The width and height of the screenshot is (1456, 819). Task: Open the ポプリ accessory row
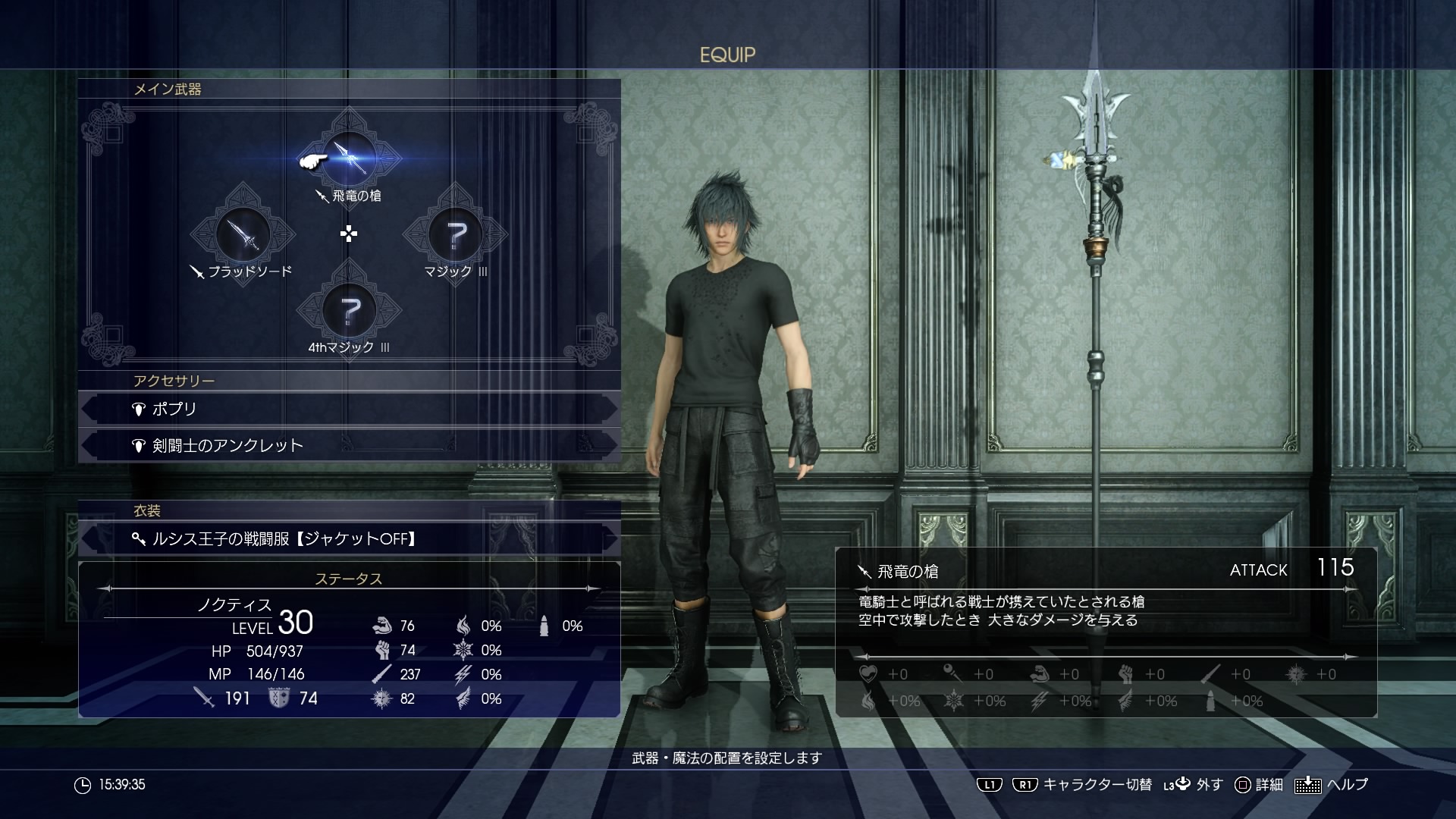tap(349, 409)
